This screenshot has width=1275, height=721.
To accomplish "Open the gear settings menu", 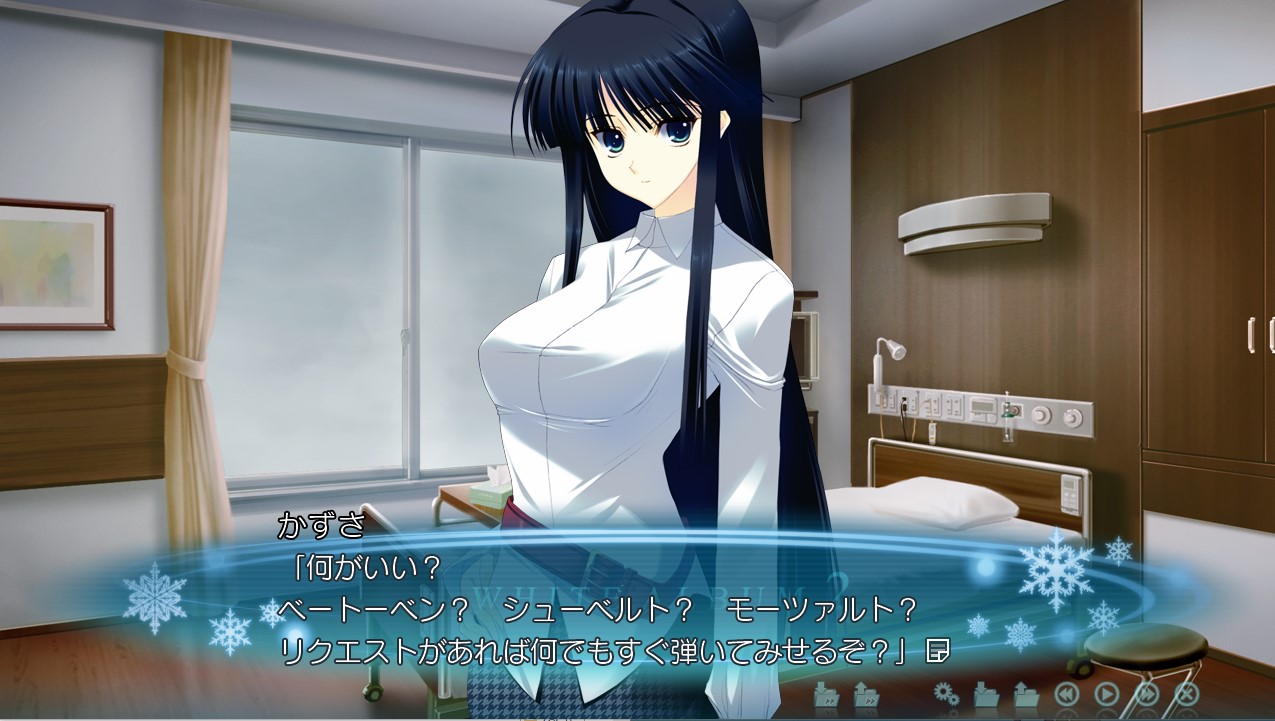I will coord(946,692).
